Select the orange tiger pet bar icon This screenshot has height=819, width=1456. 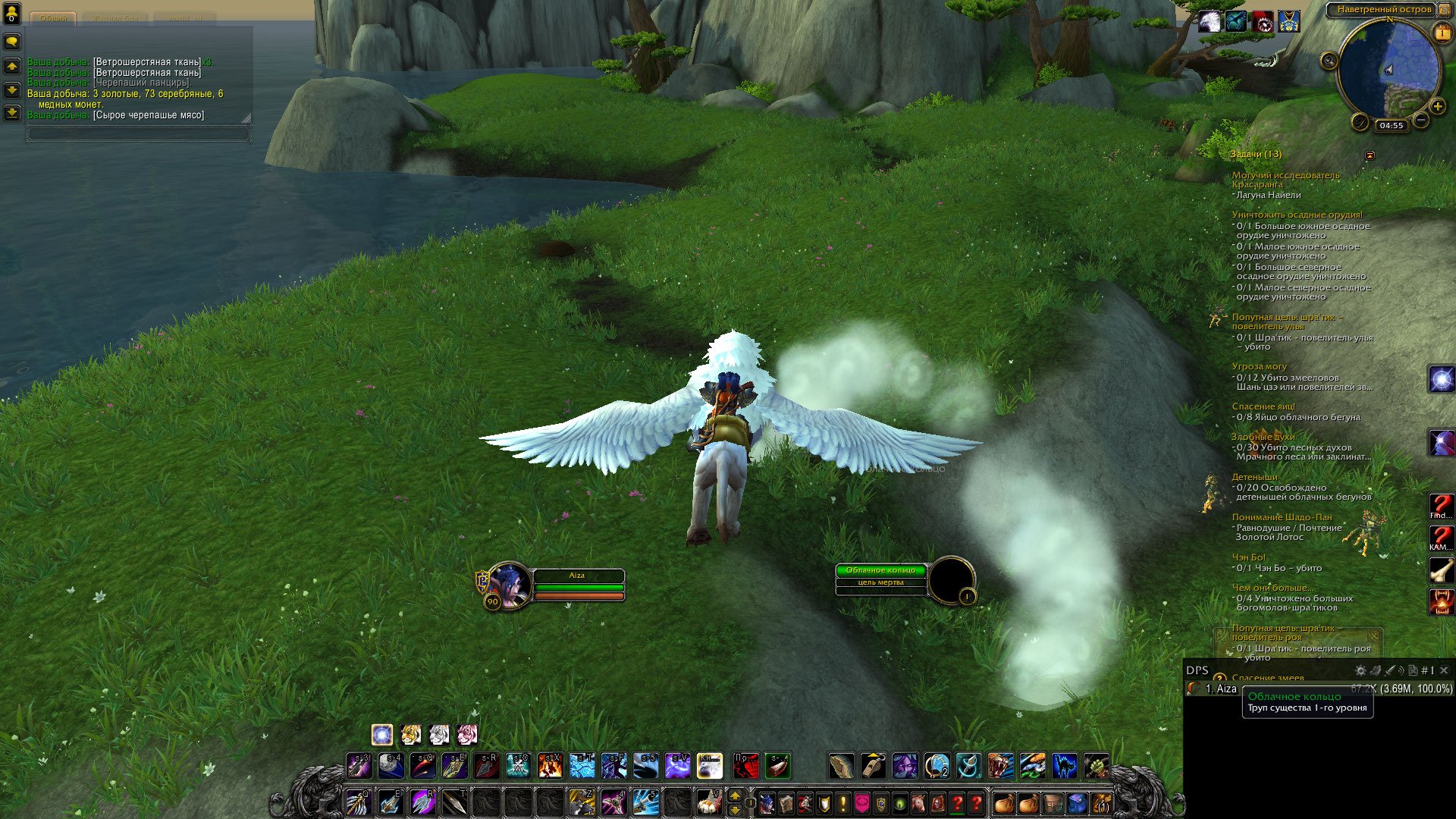(411, 734)
